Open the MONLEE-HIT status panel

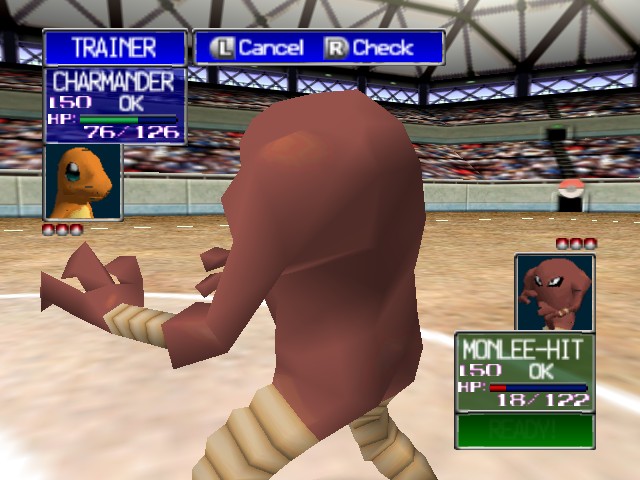(524, 371)
